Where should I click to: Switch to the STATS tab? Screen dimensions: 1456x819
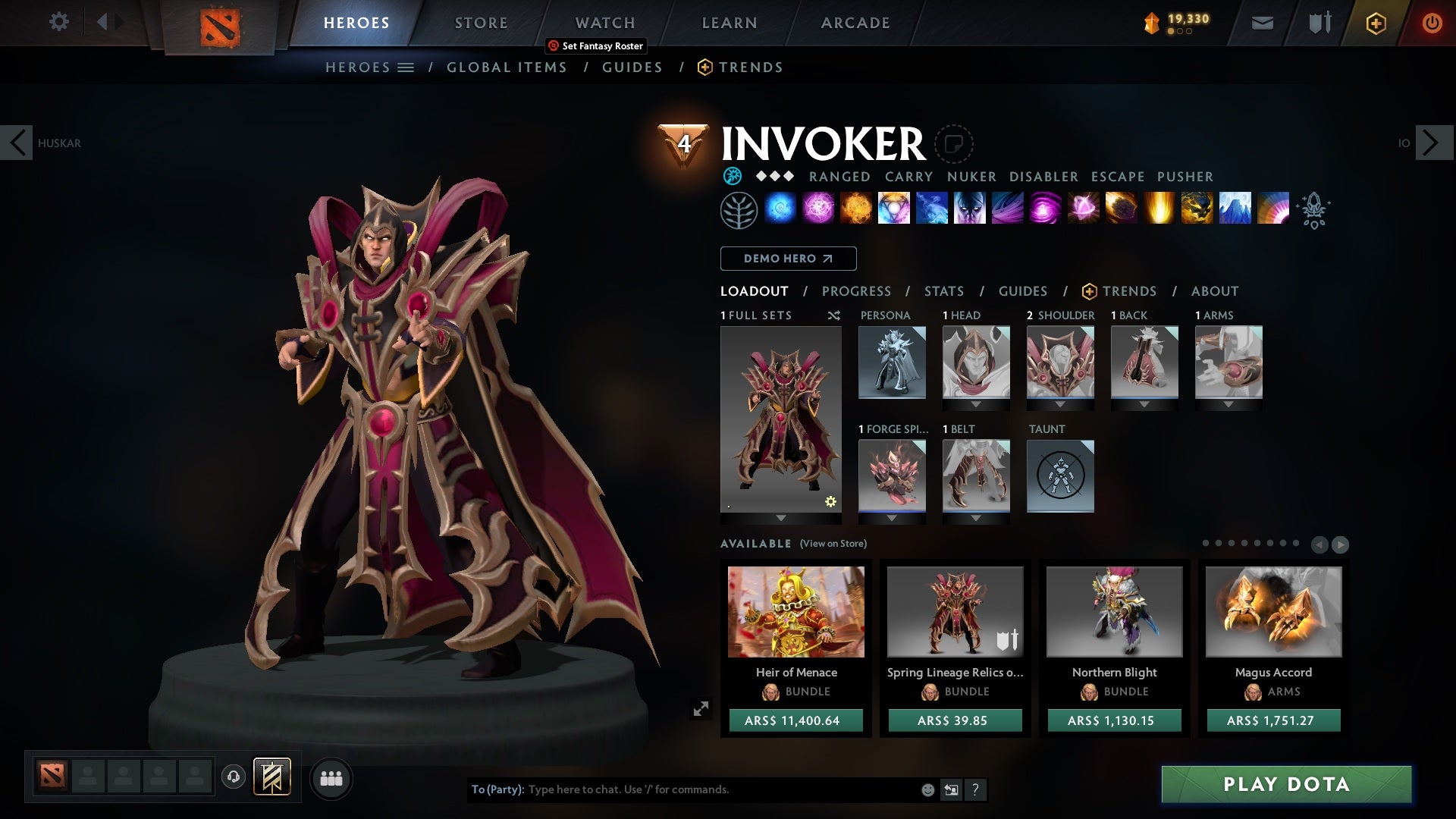[943, 291]
